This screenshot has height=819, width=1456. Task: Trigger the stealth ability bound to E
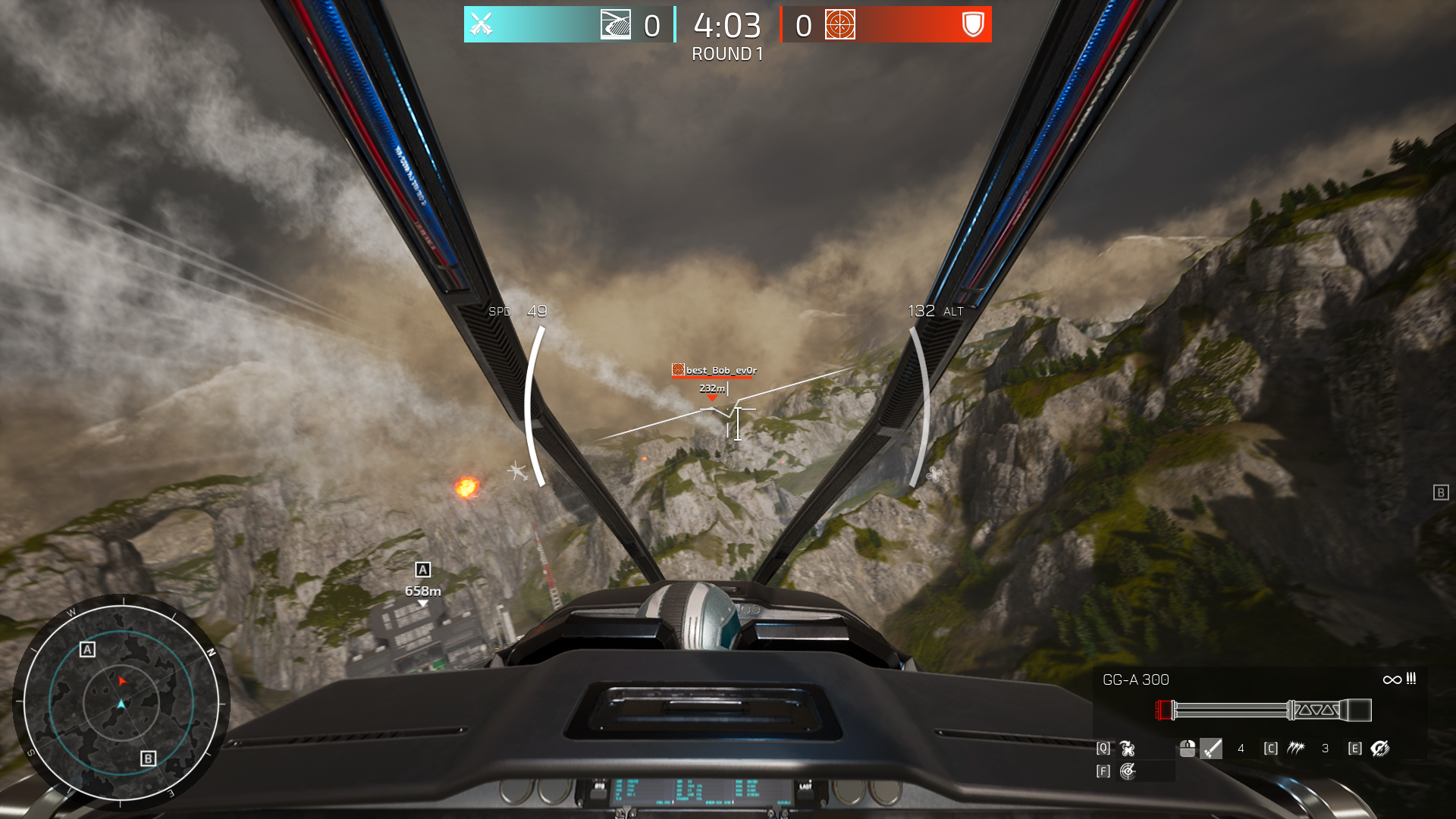[1380, 749]
